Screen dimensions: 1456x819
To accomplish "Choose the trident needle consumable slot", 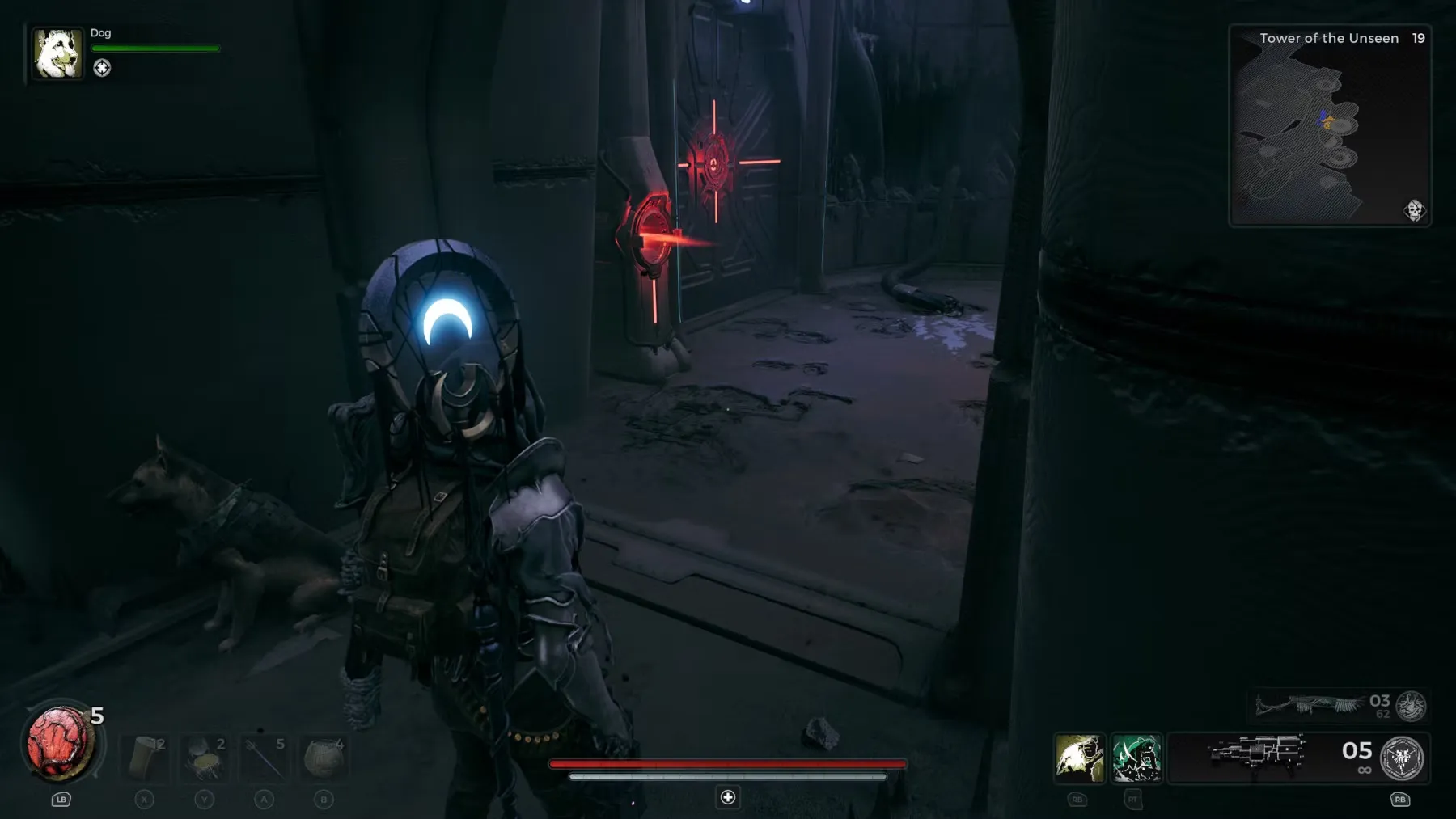I will (x=264, y=758).
